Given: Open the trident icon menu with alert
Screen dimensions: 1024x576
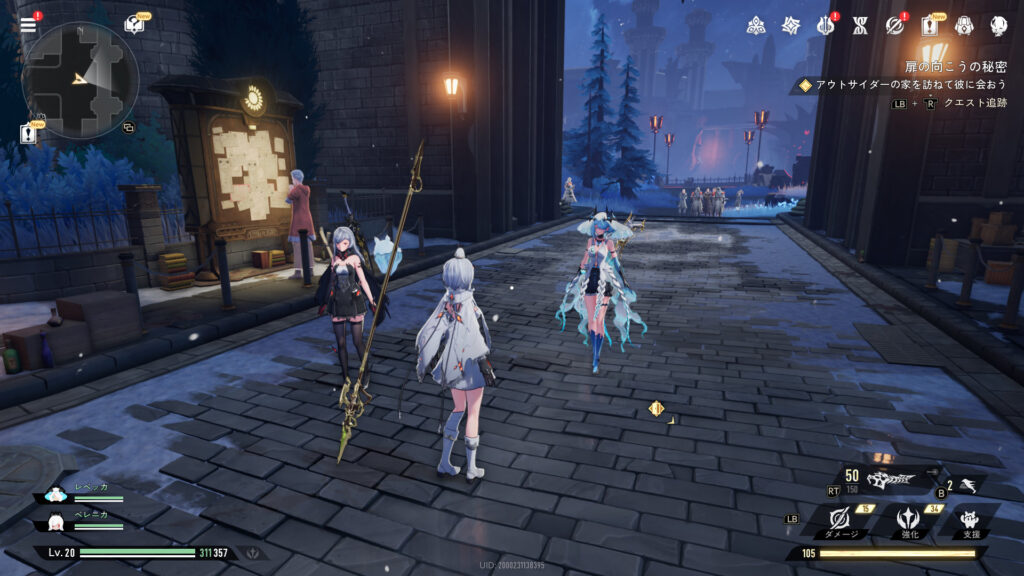Looking at the screenshot, I should (x=826, y=26).
